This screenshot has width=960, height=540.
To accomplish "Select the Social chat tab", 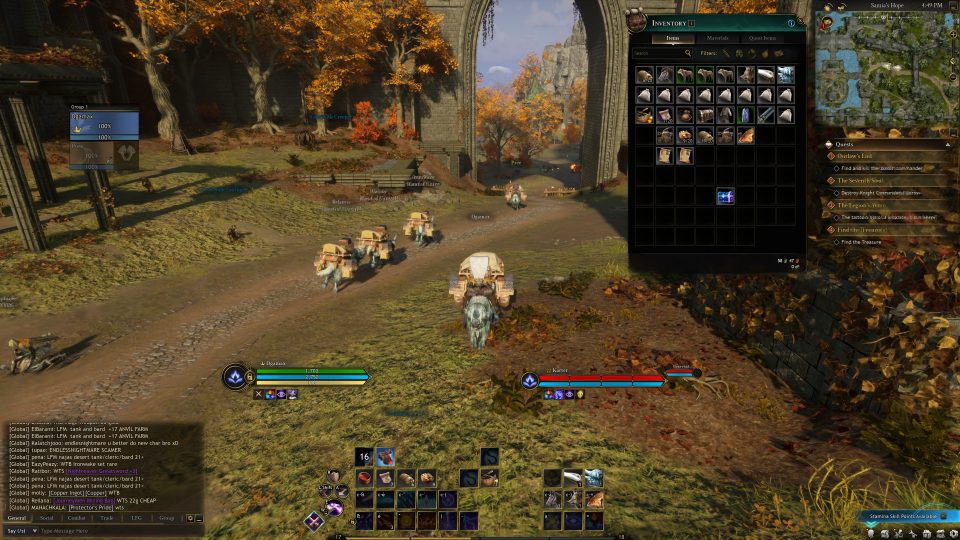I will pyautogui.click(x=46, y=518).
